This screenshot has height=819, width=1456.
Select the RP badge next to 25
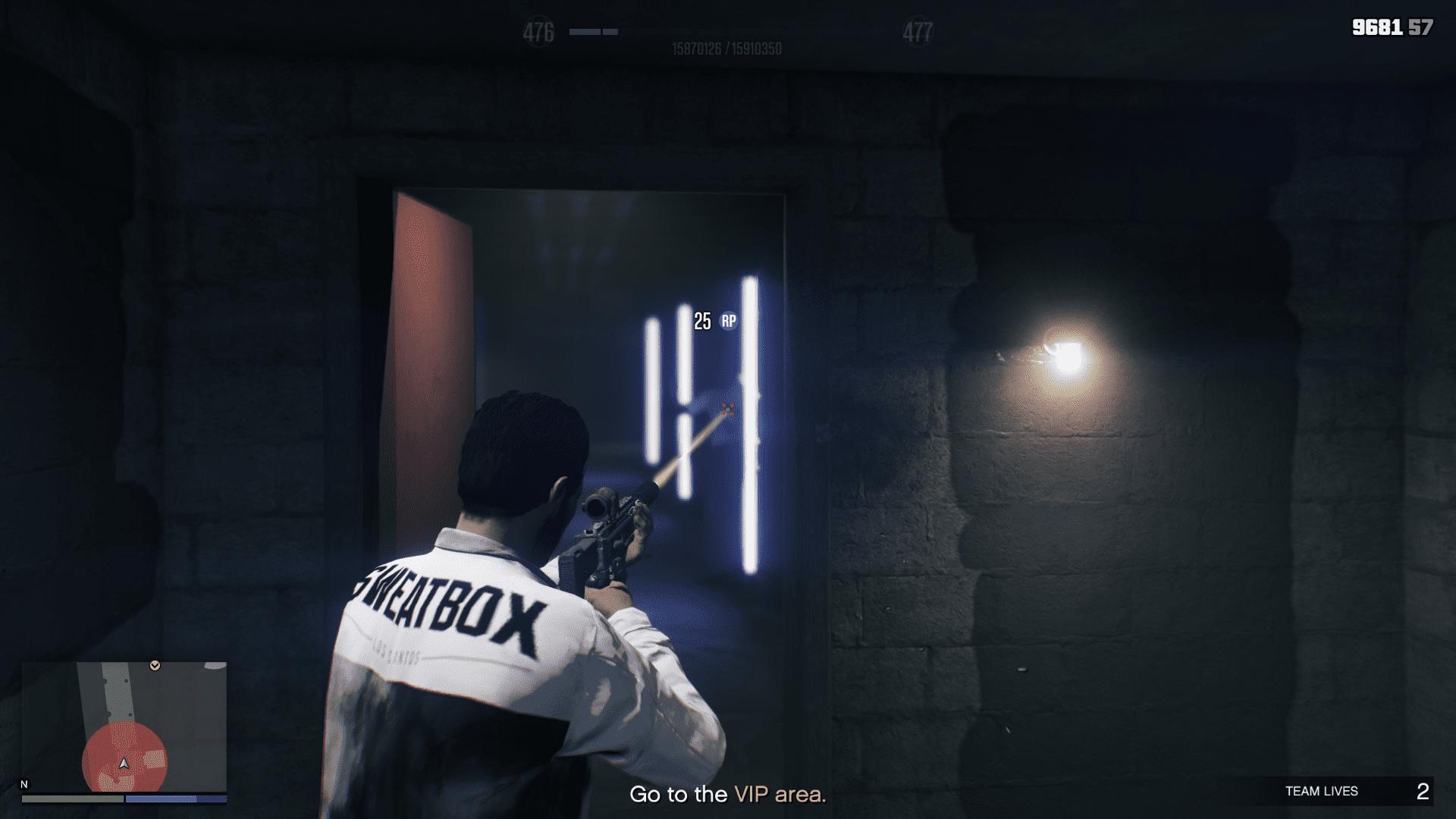click(x=730, y=319)
